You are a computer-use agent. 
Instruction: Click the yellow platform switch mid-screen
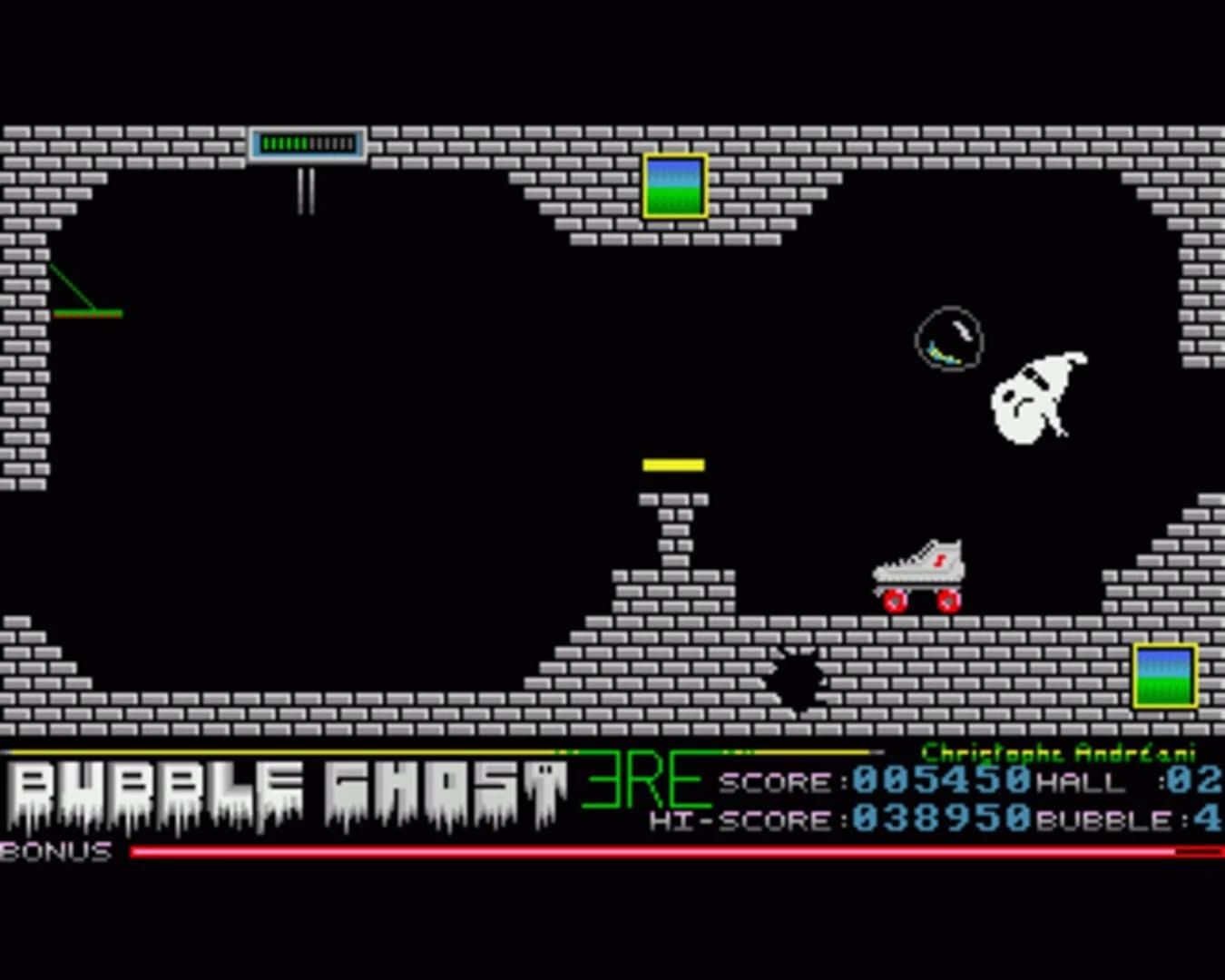point(672,465)
